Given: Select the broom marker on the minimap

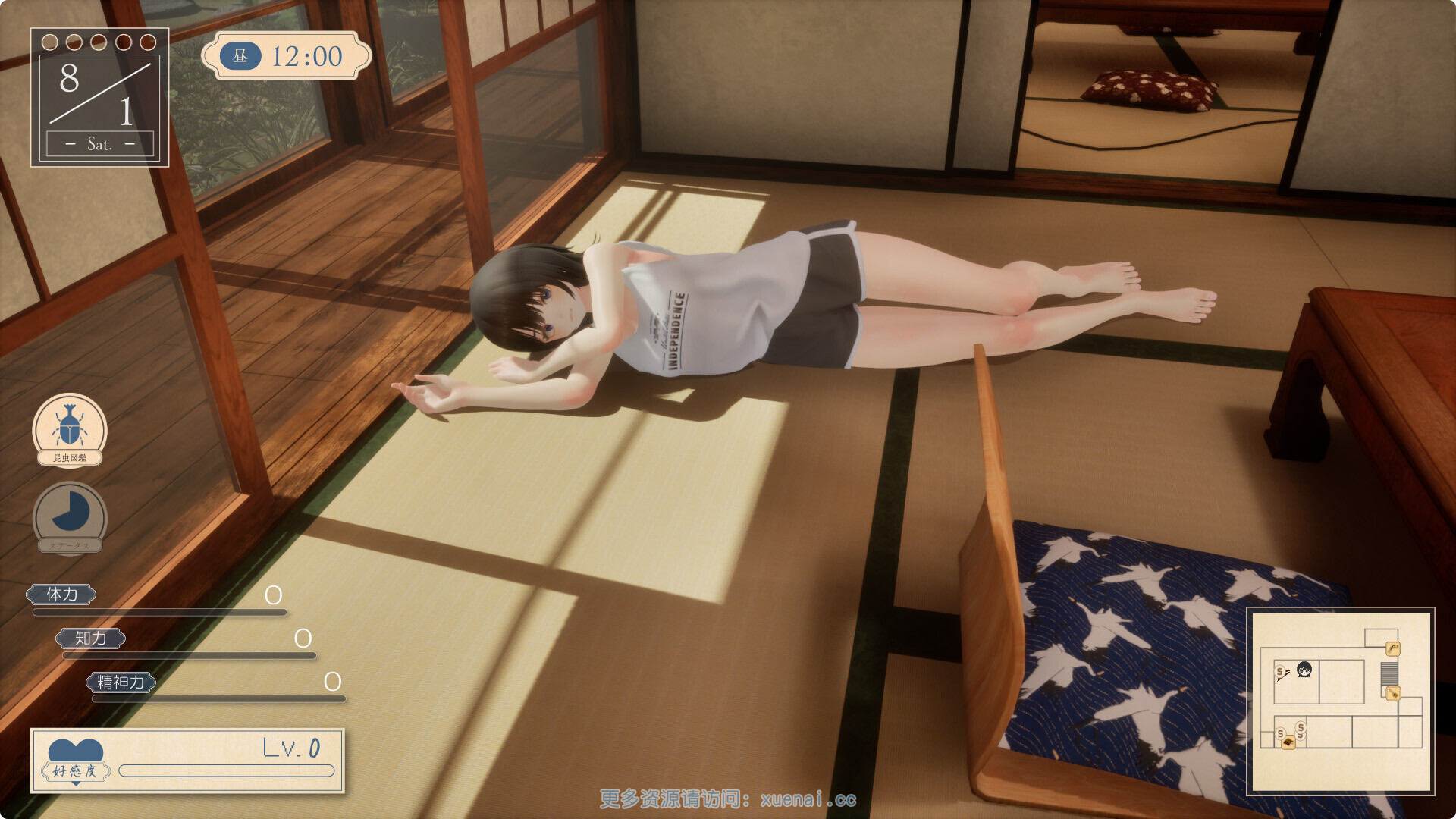Looking at the screenshot, I should point(1392,693).
